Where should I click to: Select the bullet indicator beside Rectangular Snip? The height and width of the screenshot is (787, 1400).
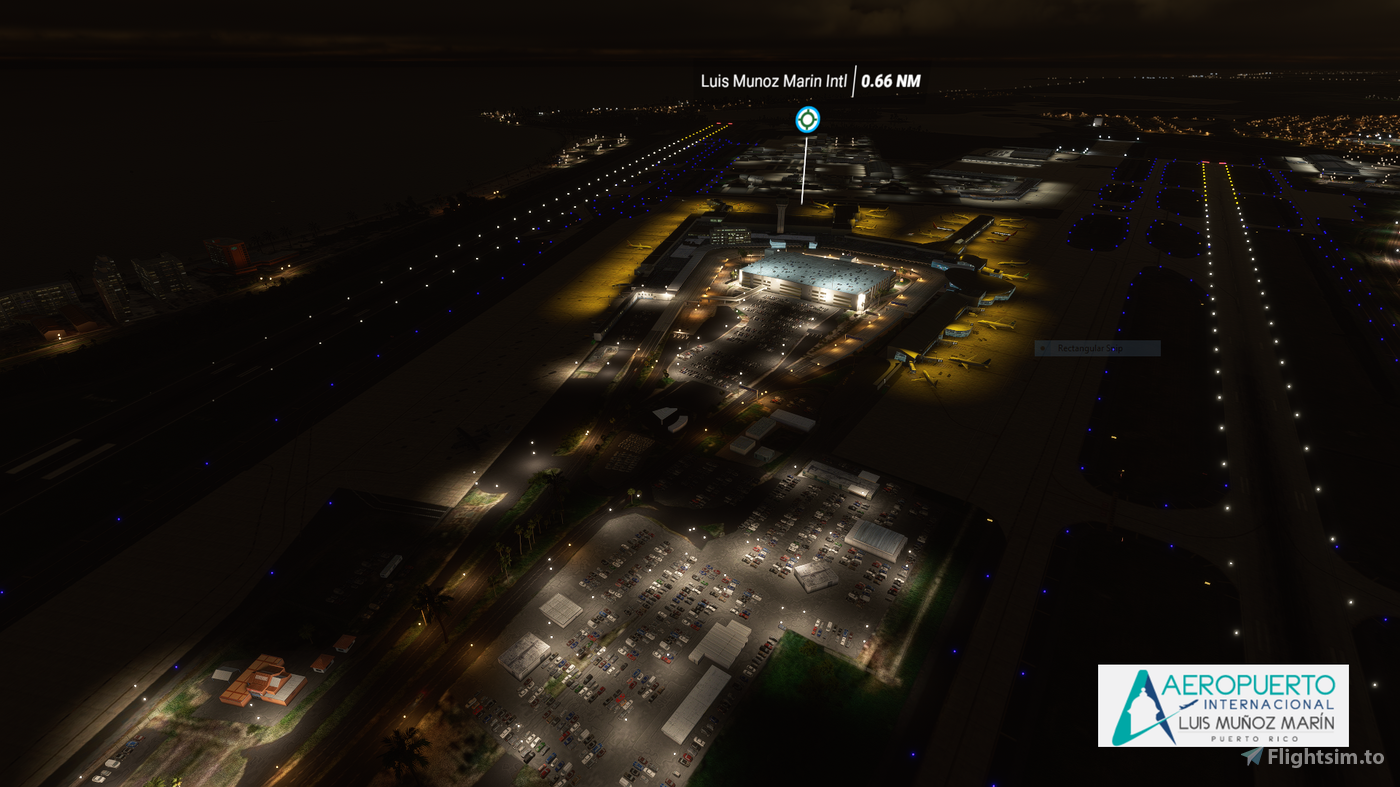coord(1043,347)
